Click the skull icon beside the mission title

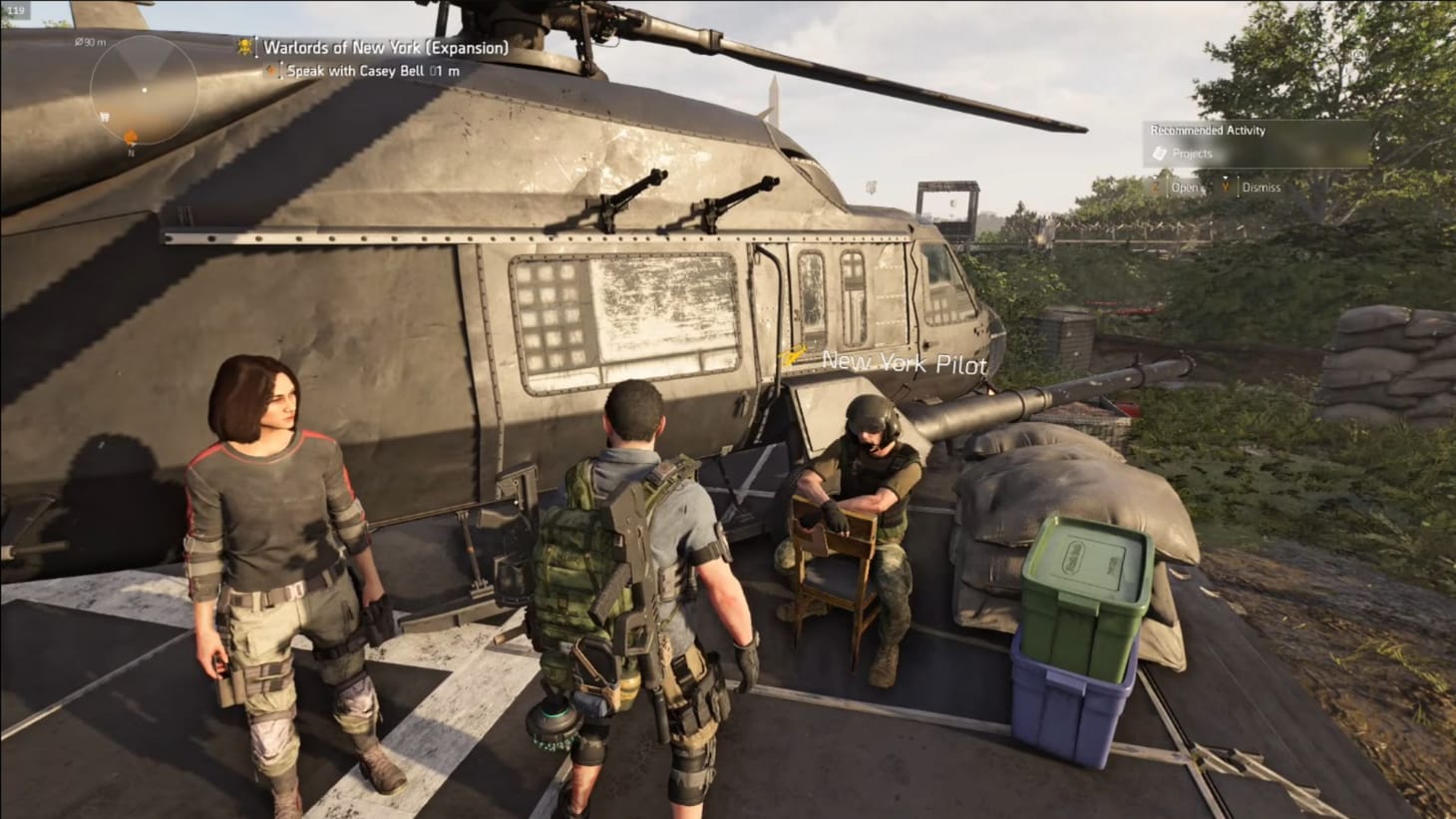(x=243, y=47)
